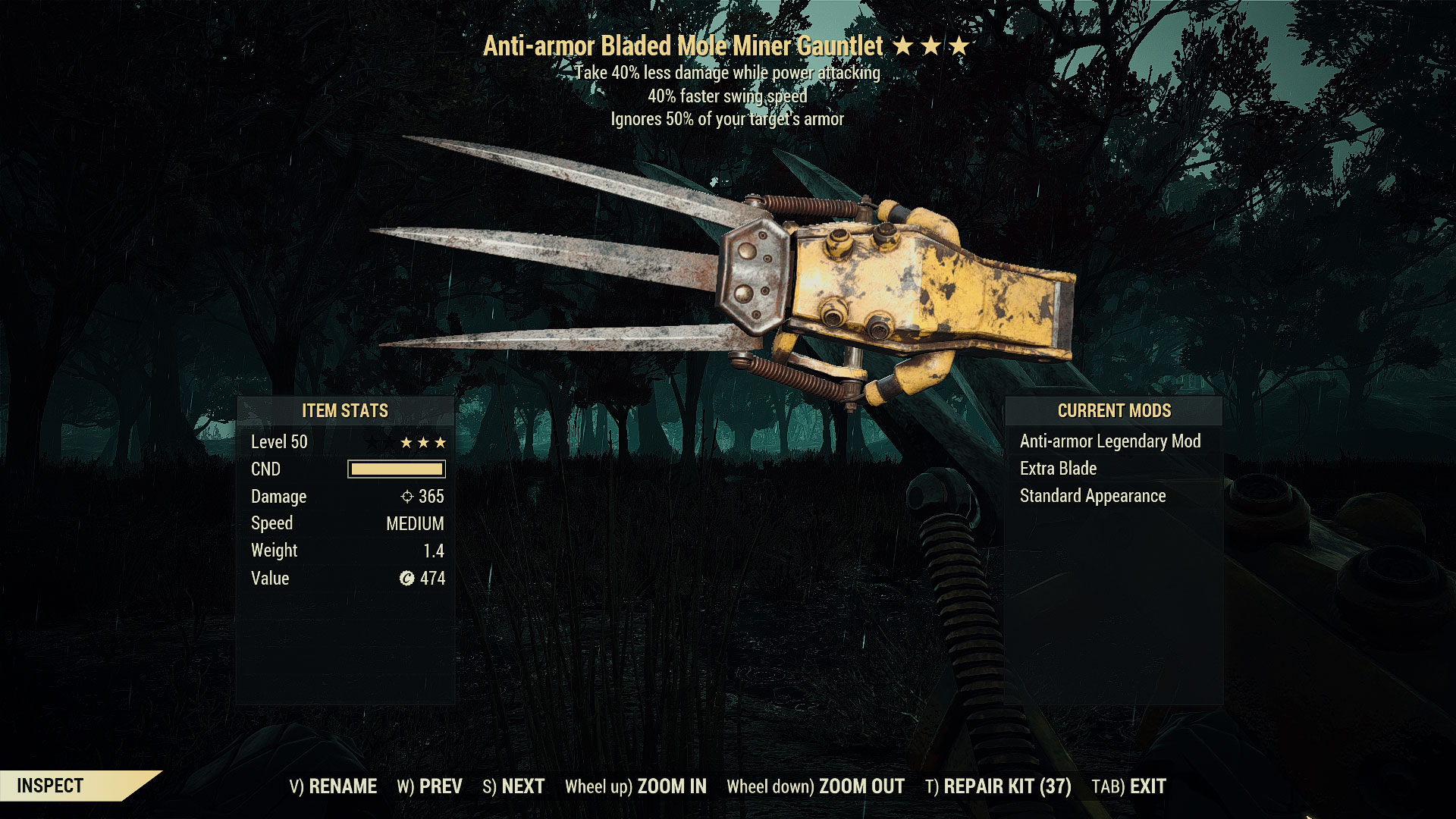
Task: Go to the PREV item
Action: (x=430, y=786)
